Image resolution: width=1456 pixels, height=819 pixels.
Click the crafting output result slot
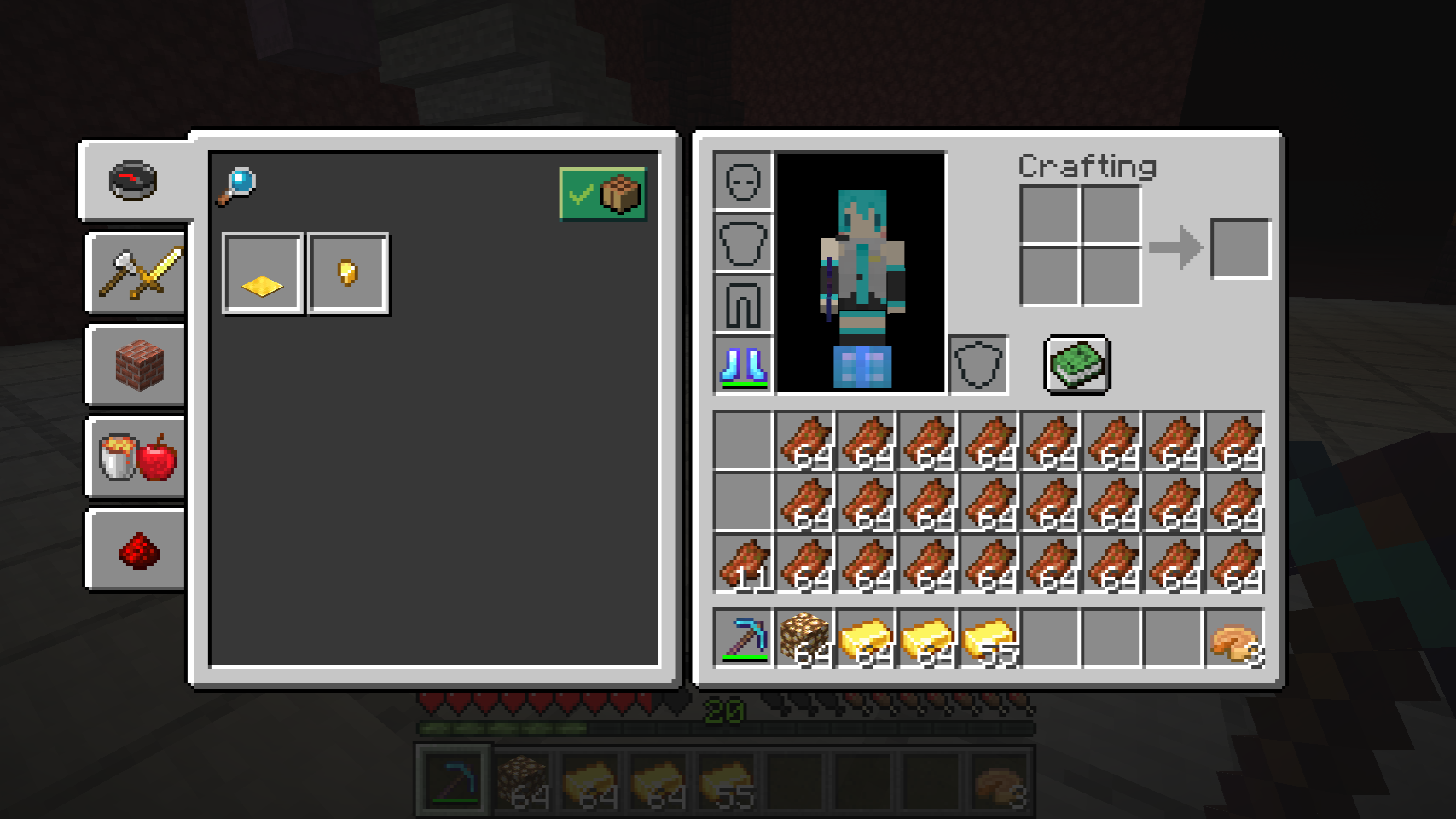[1240, 248]
